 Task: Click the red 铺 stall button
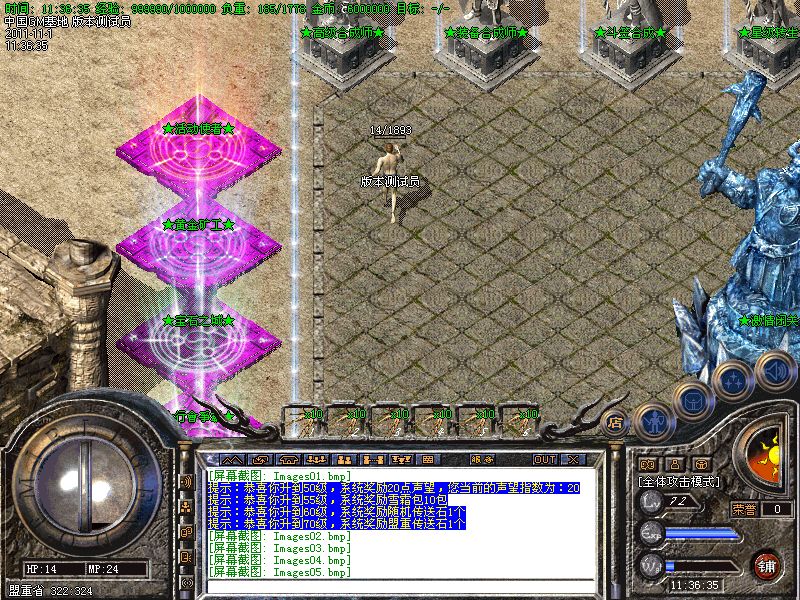pos(767,565)
